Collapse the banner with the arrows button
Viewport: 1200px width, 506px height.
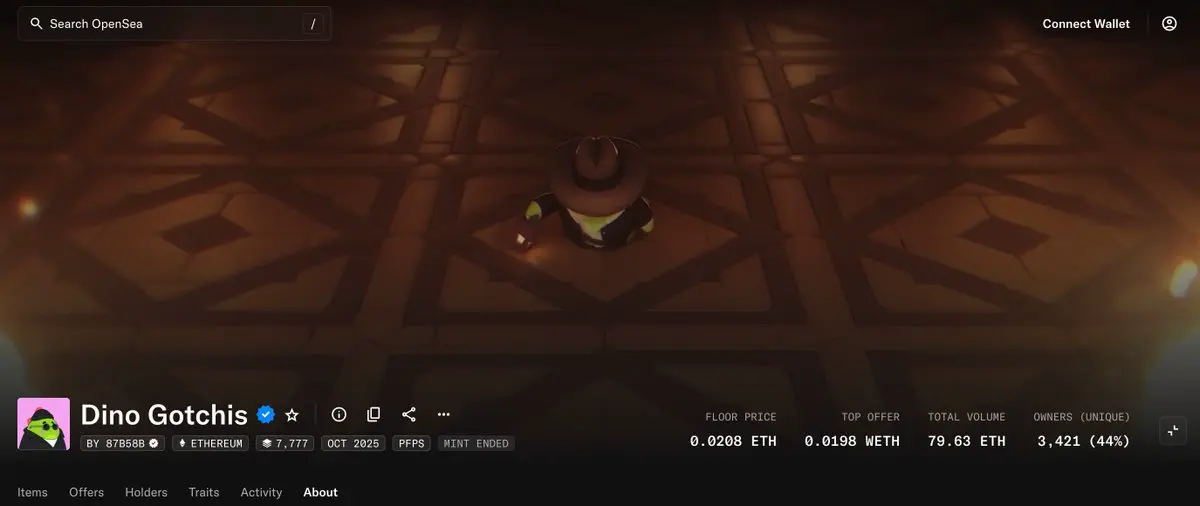pos(1174,430)
